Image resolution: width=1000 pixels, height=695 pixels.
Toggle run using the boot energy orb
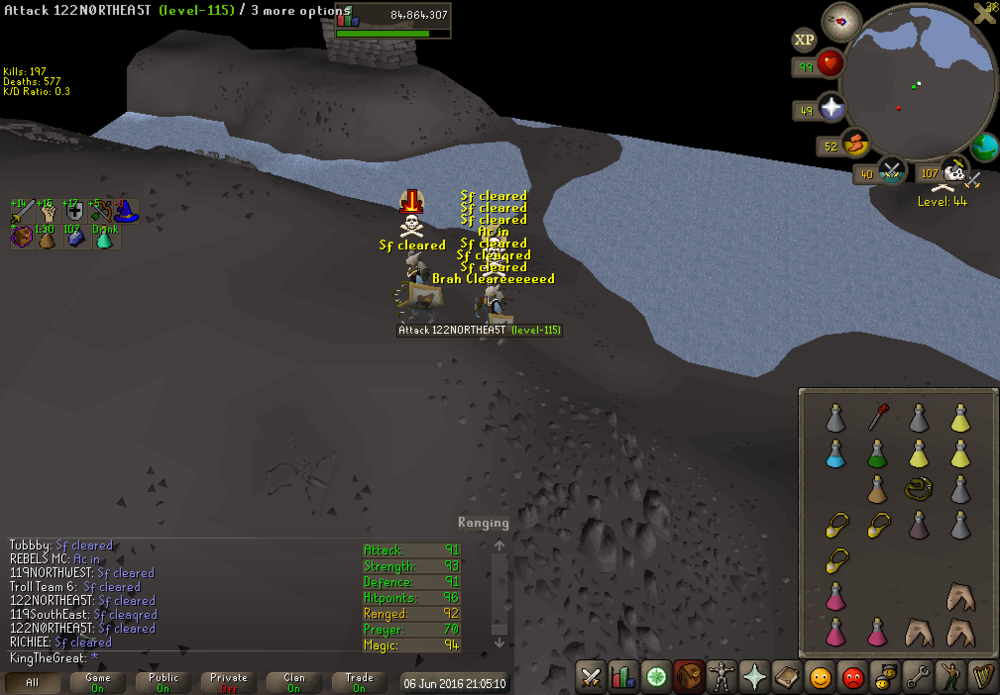pyautogui.click(x=854, y=145)
